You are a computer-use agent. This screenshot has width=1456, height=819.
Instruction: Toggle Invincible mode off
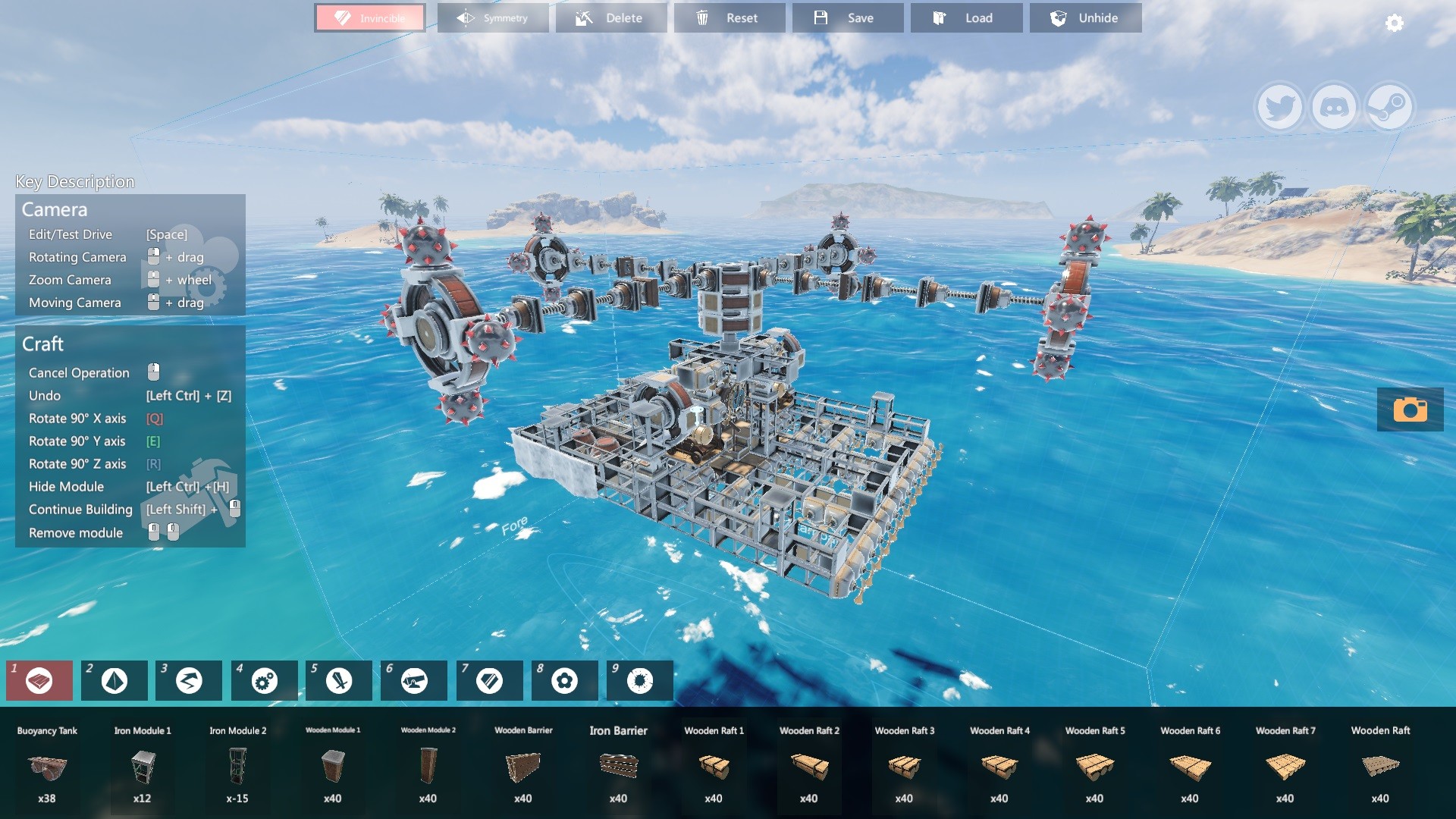click(x=369, y=17)
